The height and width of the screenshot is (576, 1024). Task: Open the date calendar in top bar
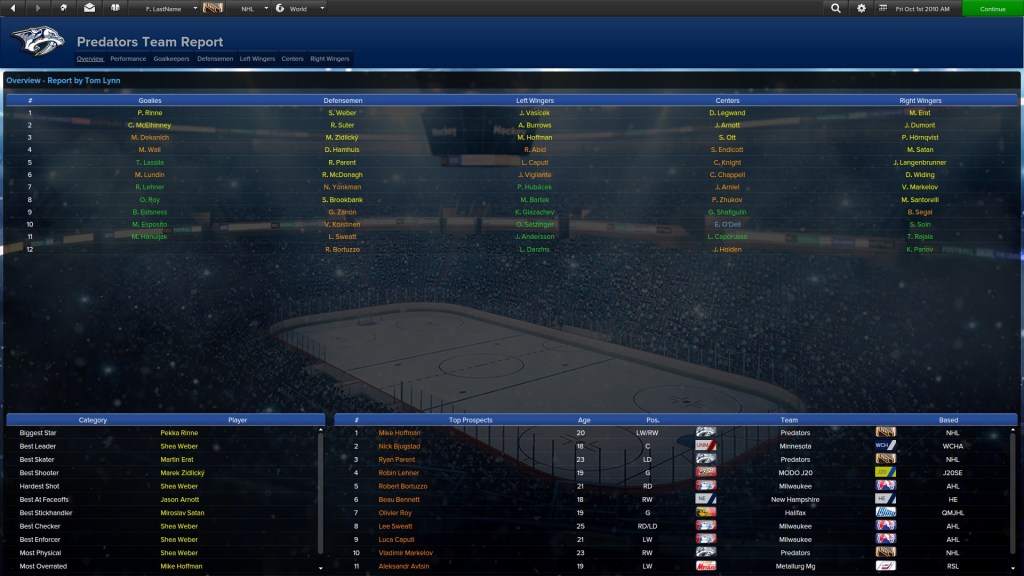(x=919, y=8)
